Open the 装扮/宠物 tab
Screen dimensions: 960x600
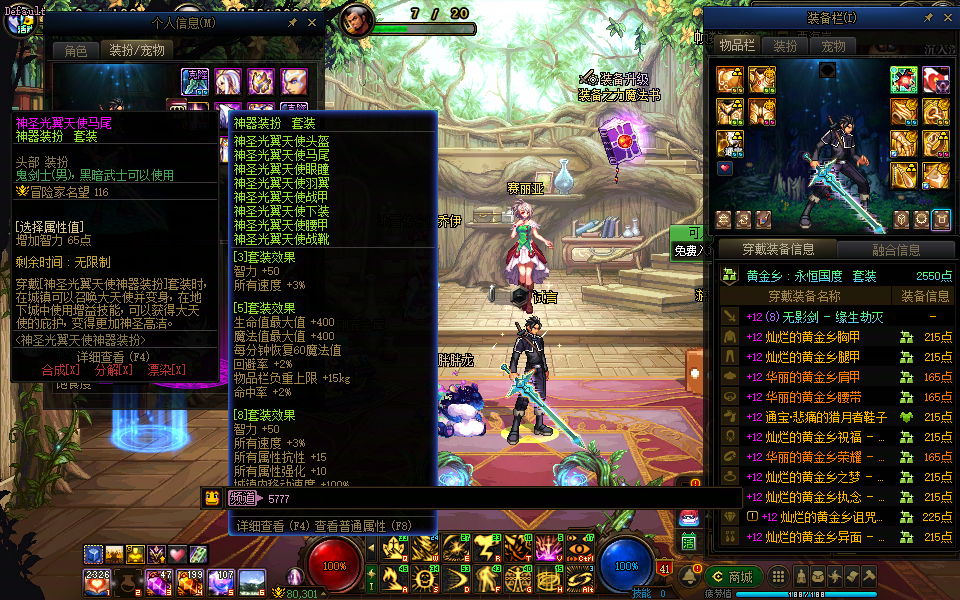pyautogui.click(x=136, y=50)
